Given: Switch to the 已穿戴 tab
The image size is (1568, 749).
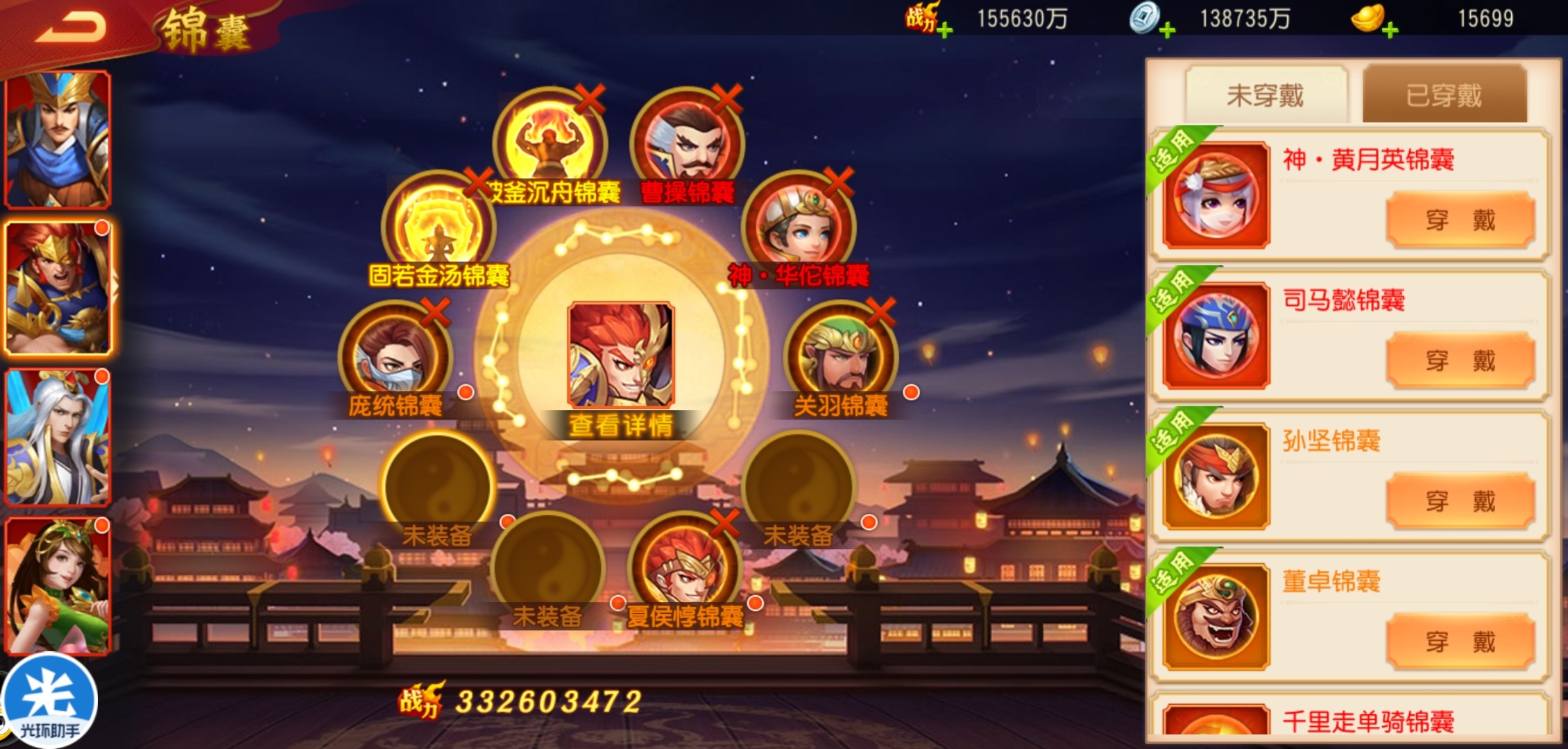Looking at the screenshot, I should click(1445, 95).
